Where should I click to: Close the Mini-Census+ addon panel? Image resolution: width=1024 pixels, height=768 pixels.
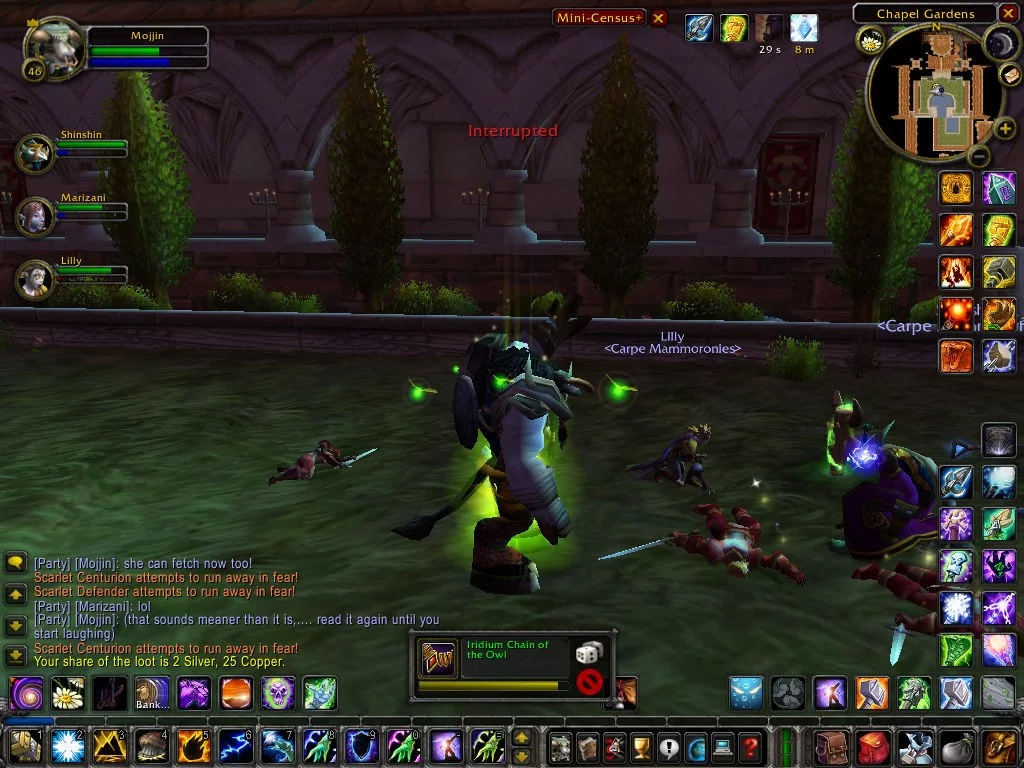658,17
